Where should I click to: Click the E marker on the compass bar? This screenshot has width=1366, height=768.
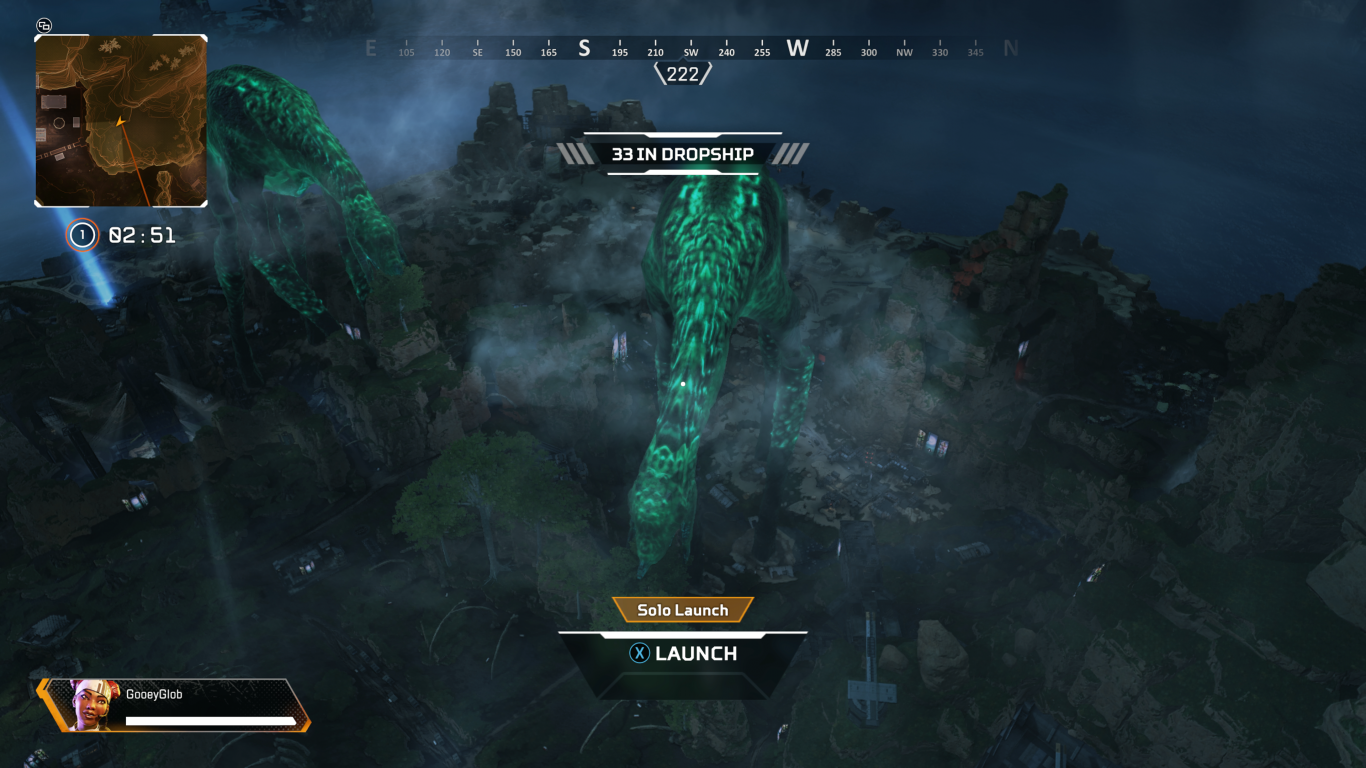click(370, 47)
